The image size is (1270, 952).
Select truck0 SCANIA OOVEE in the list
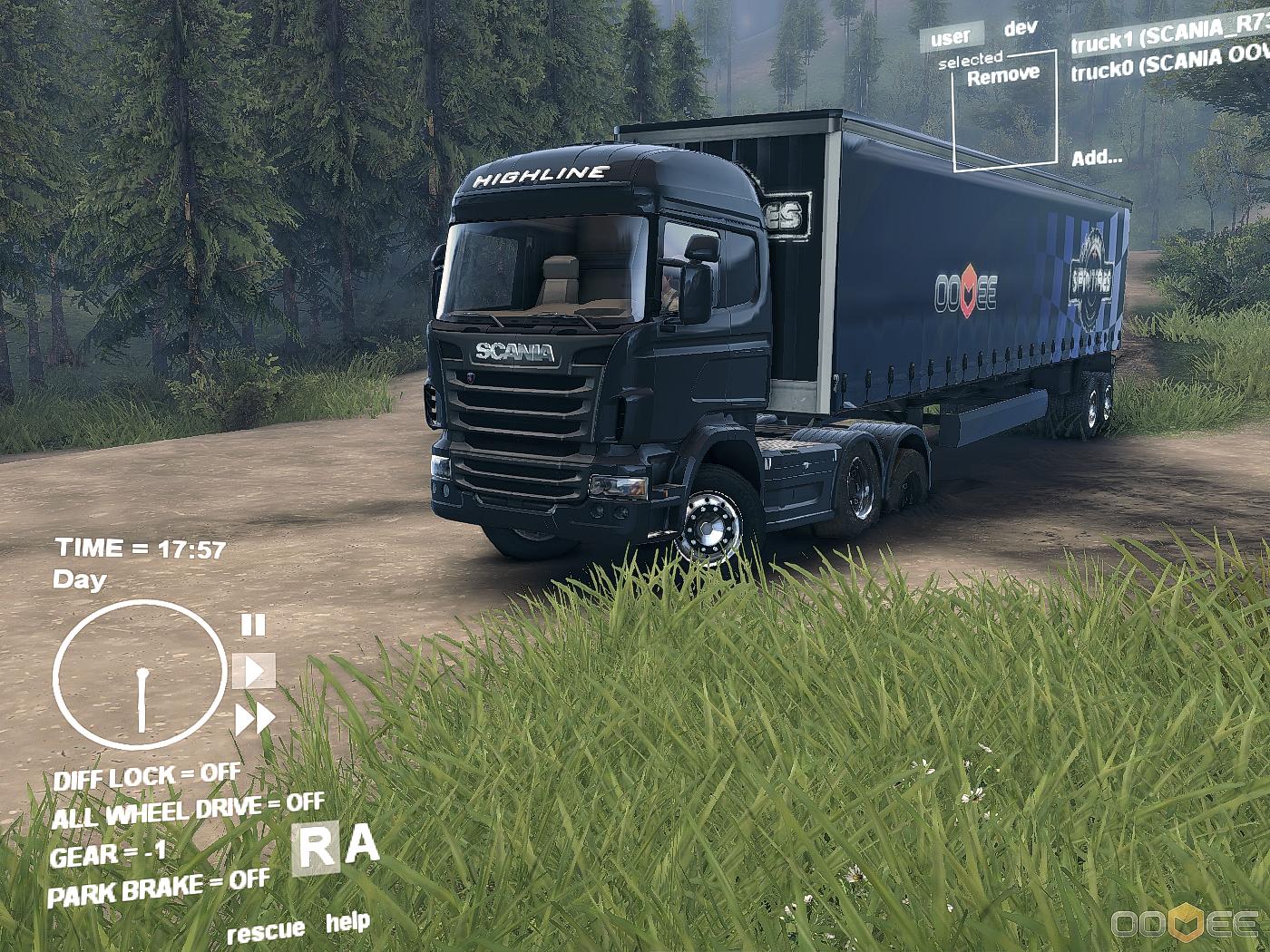1170,63
